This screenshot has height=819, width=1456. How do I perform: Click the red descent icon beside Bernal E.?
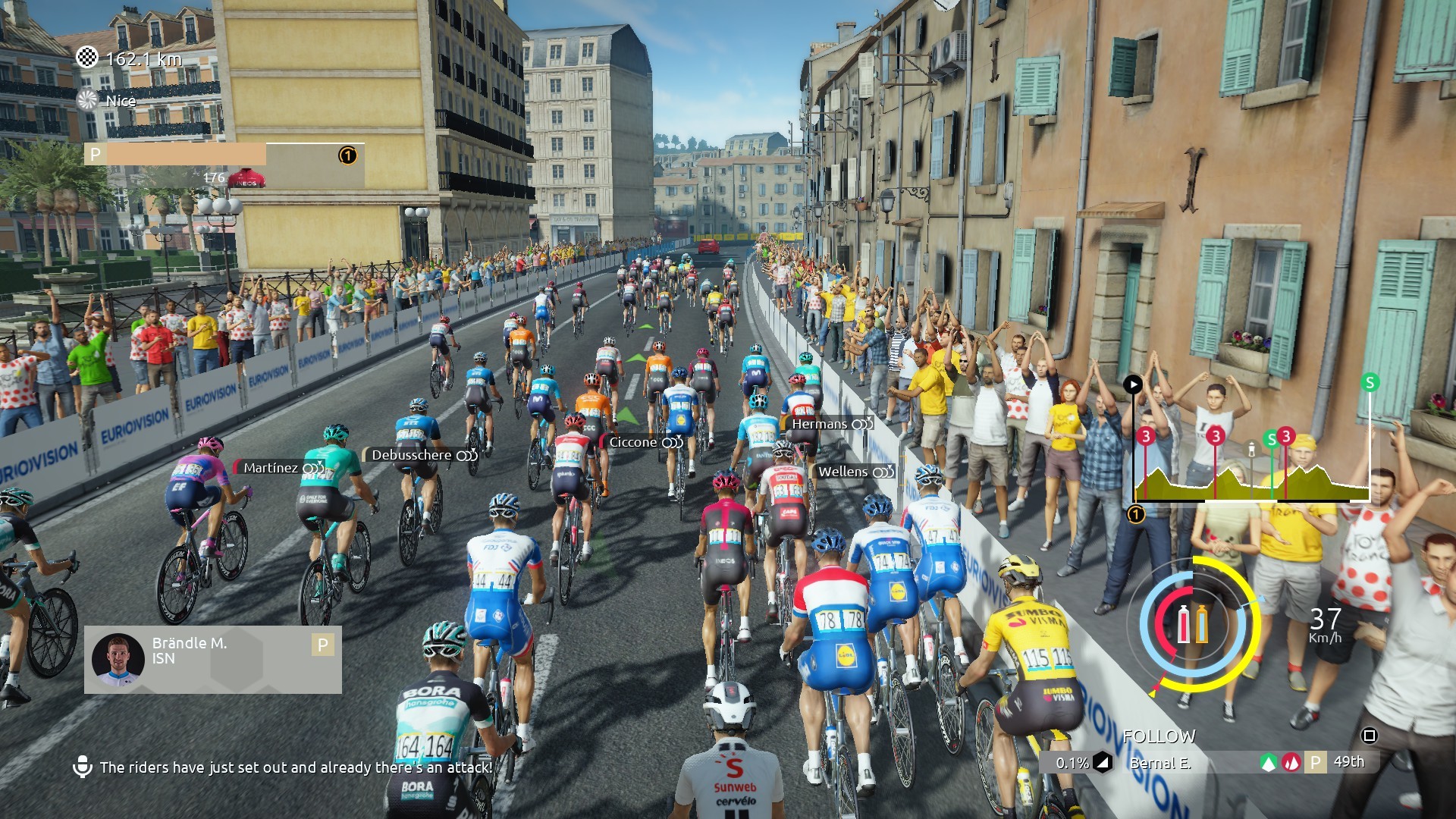tap(1291, 761)
